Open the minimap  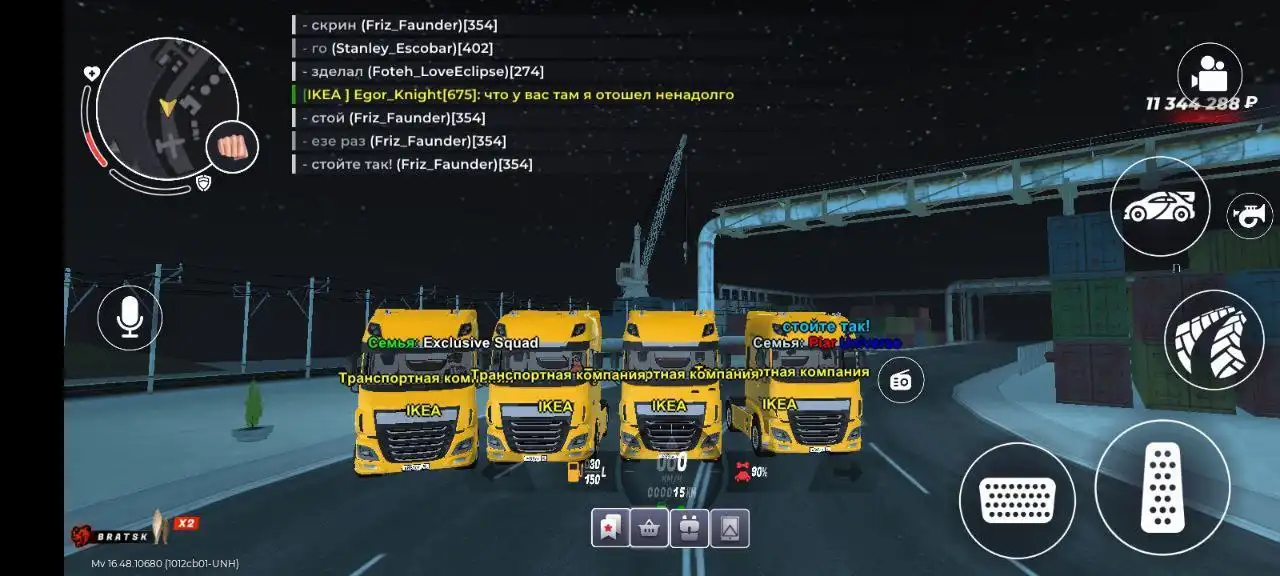[x=167, y=108]
